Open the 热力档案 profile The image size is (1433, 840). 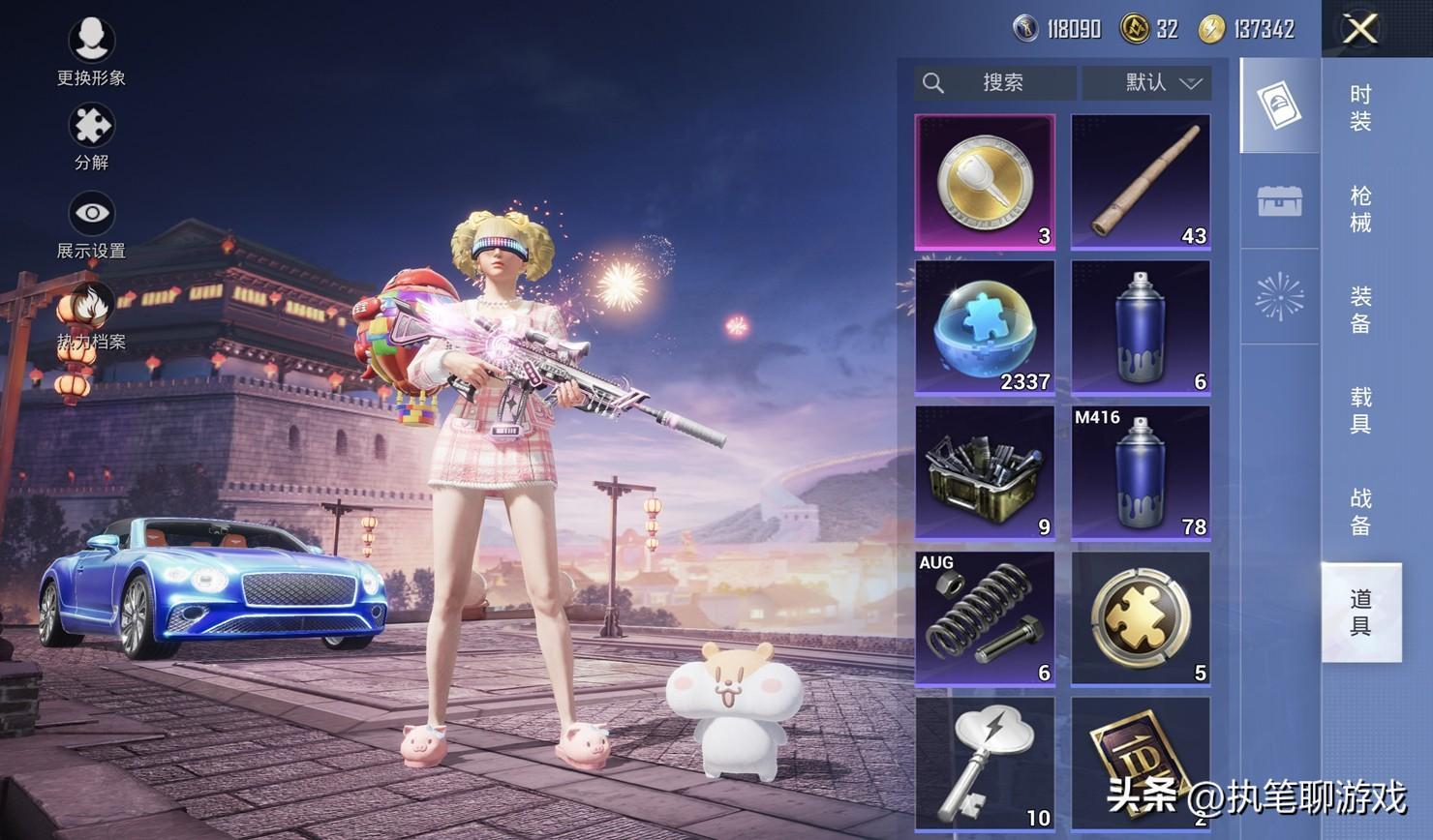pyautogui.click(x=90, y=312)
